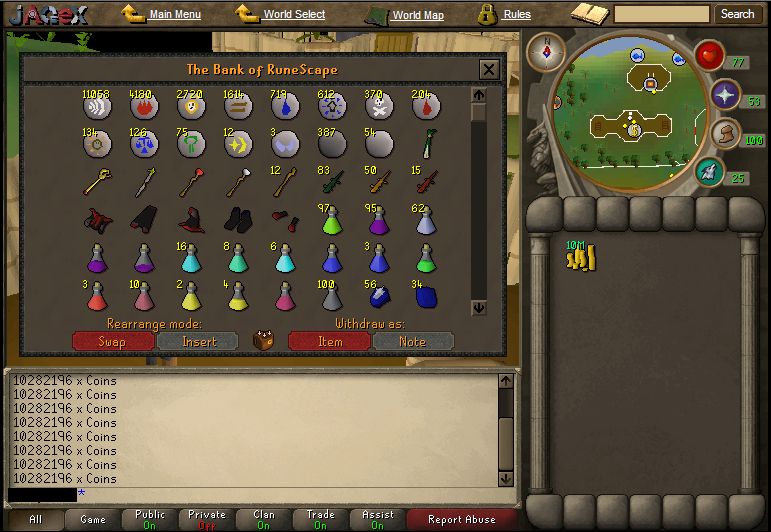Set withdraw mode to Note
The height and width of the screenshot is (532, 771).
(412, 341)
